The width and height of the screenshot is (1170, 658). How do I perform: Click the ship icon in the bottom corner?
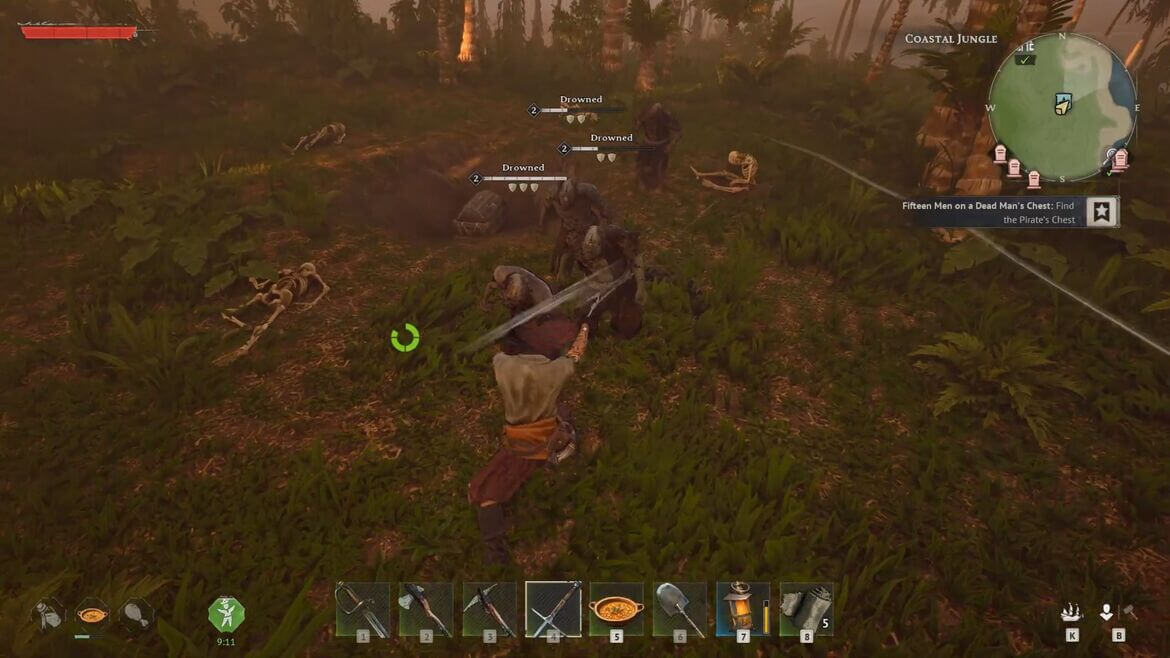pos(1072,613)
